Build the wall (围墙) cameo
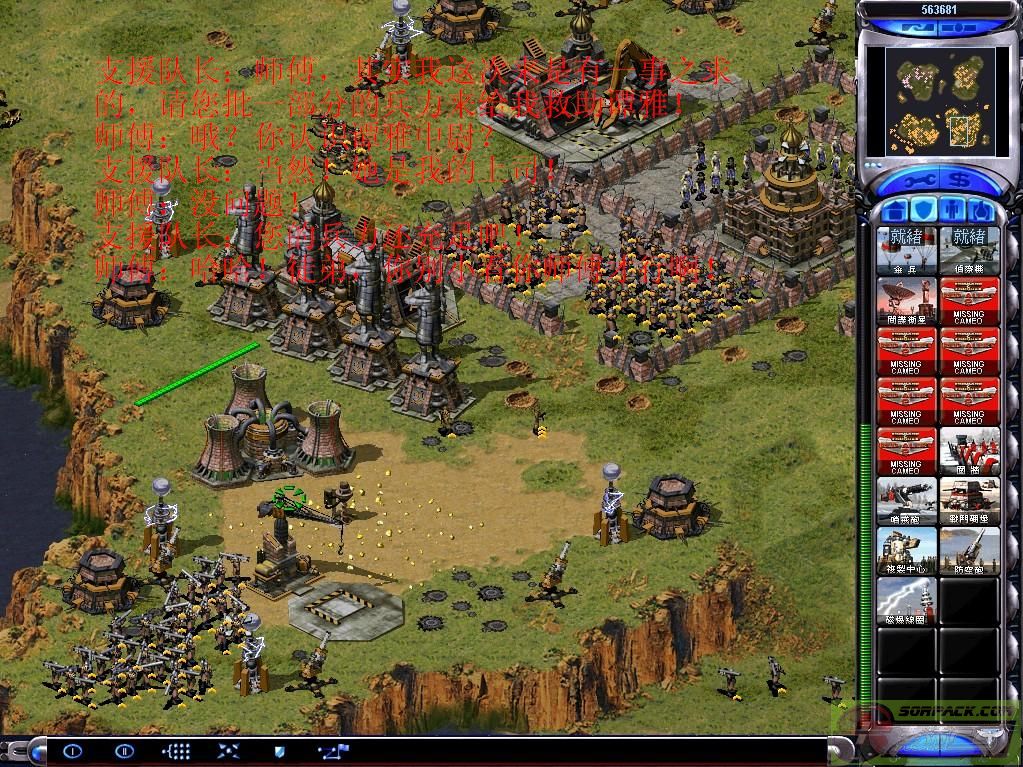This screenshot has height=767, width=1023. pyautogui.click(x=969, y=451)
